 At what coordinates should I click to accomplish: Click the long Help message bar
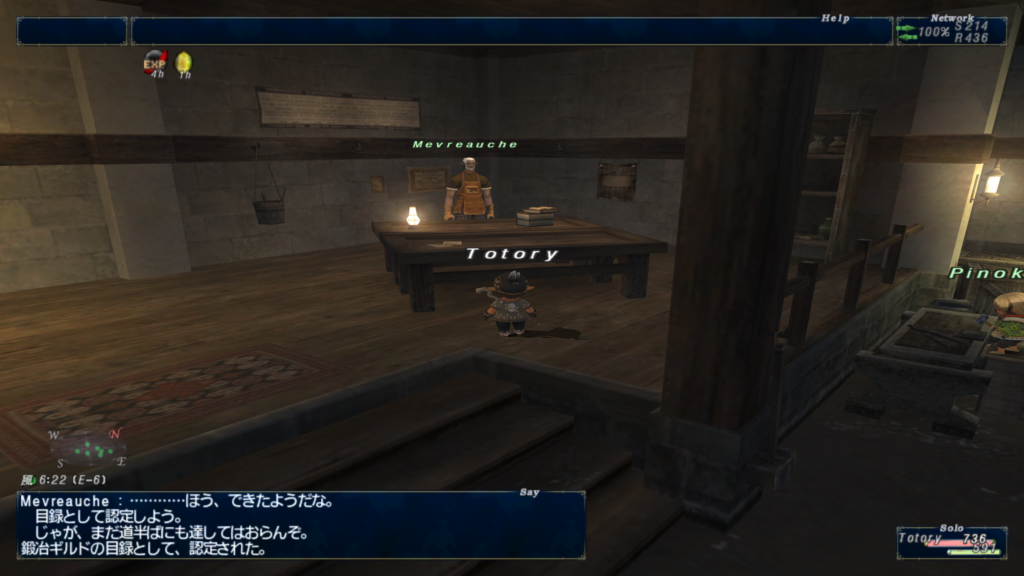point(511,31)
